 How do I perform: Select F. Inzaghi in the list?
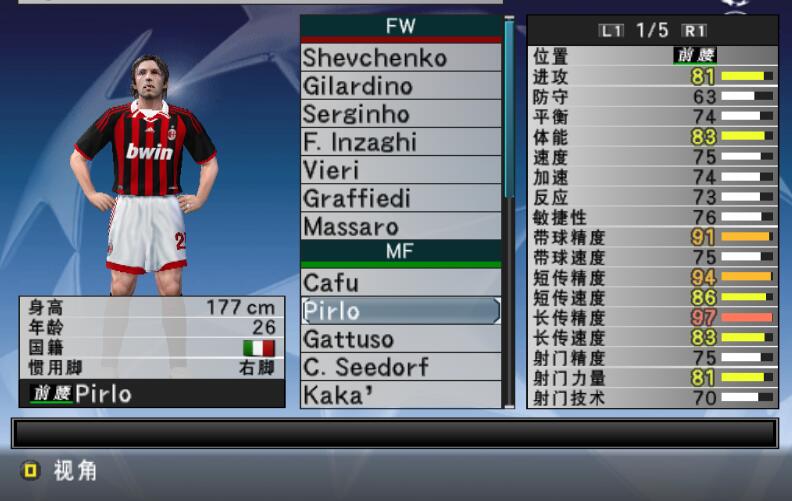click(400, 142)
